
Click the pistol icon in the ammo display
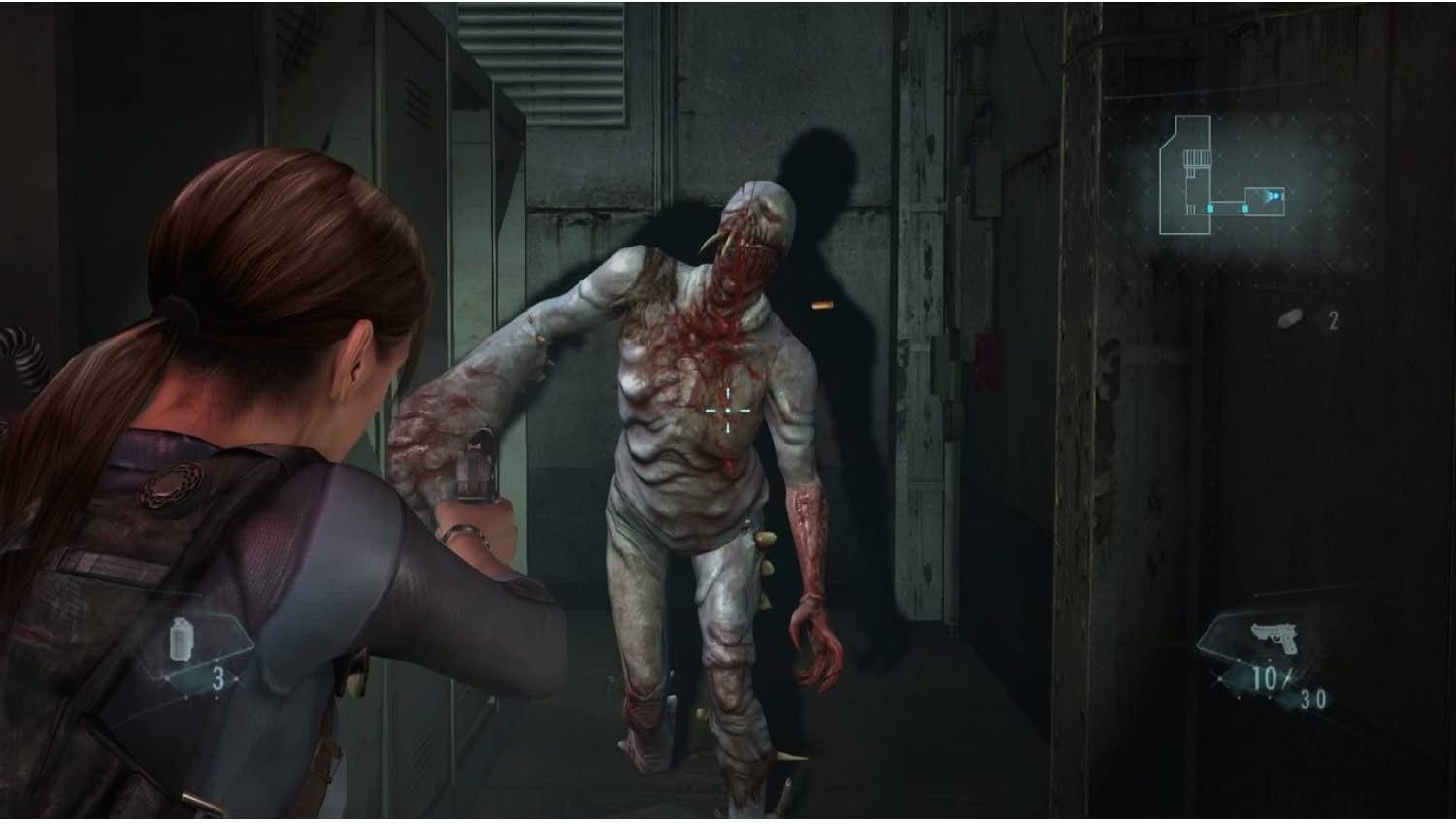click(x=1274, y=636)
